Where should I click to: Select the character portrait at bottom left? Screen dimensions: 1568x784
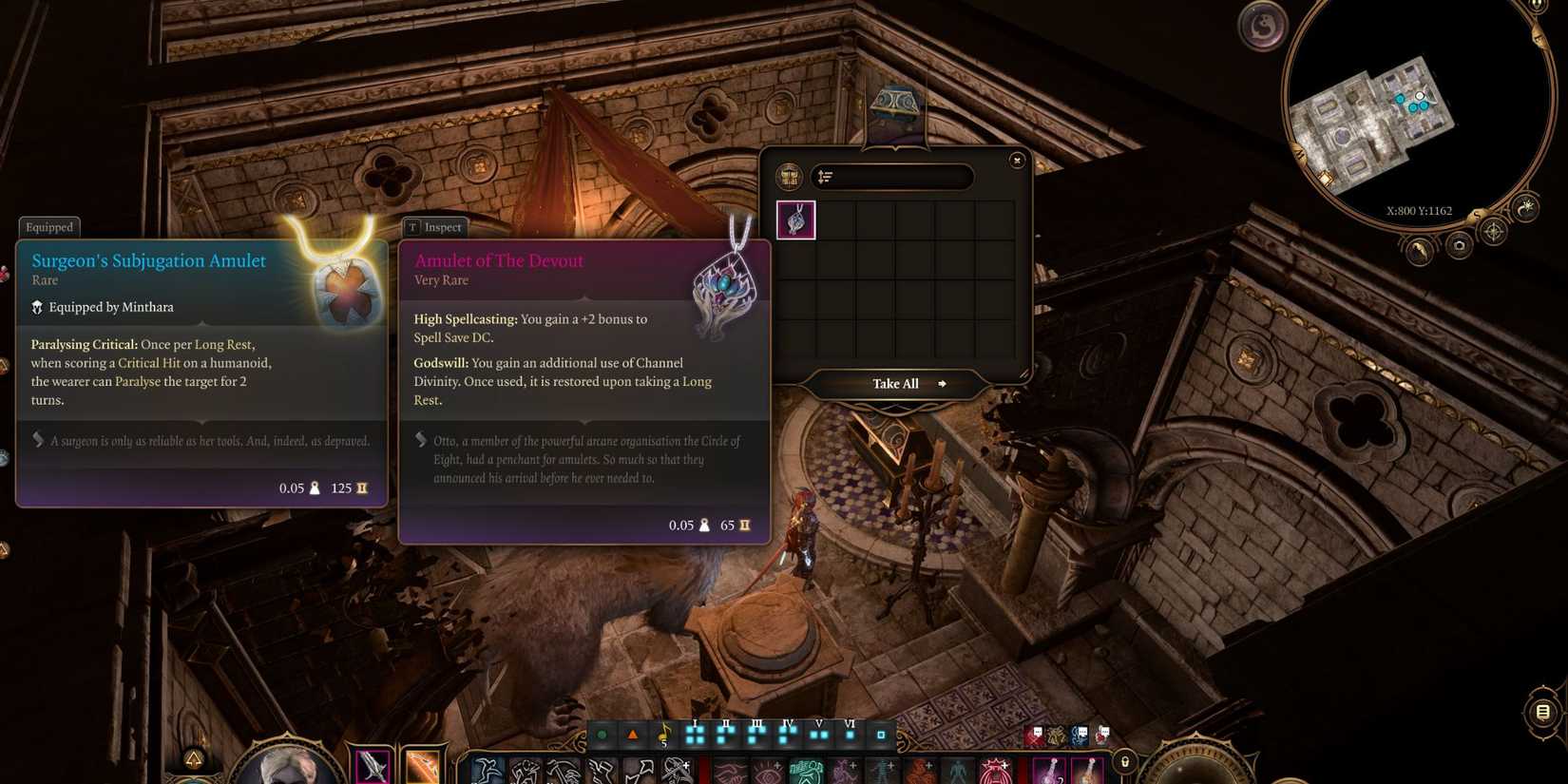click(x=285, y=766)
